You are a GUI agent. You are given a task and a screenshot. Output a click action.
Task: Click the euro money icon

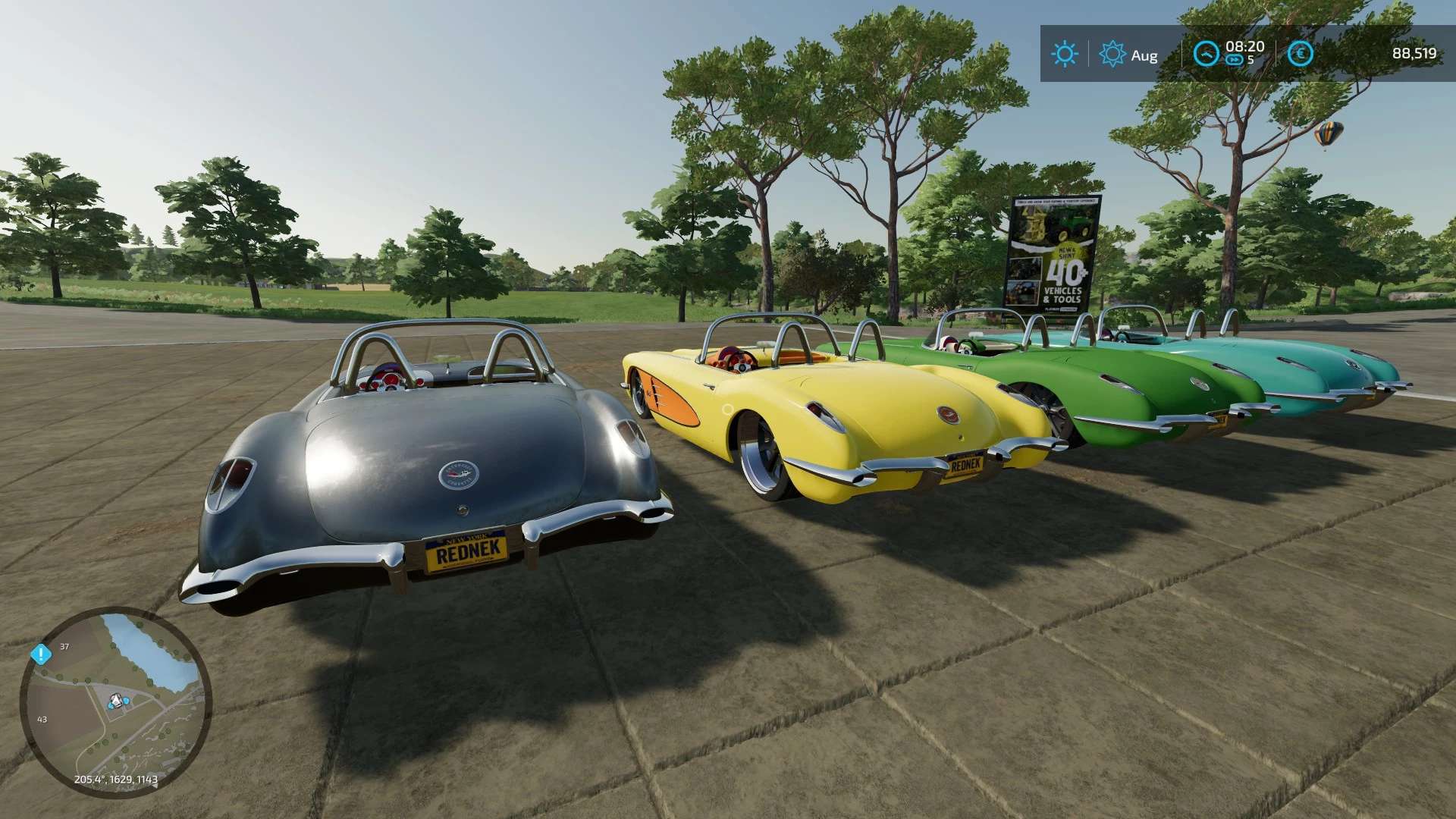(1301, 54)
